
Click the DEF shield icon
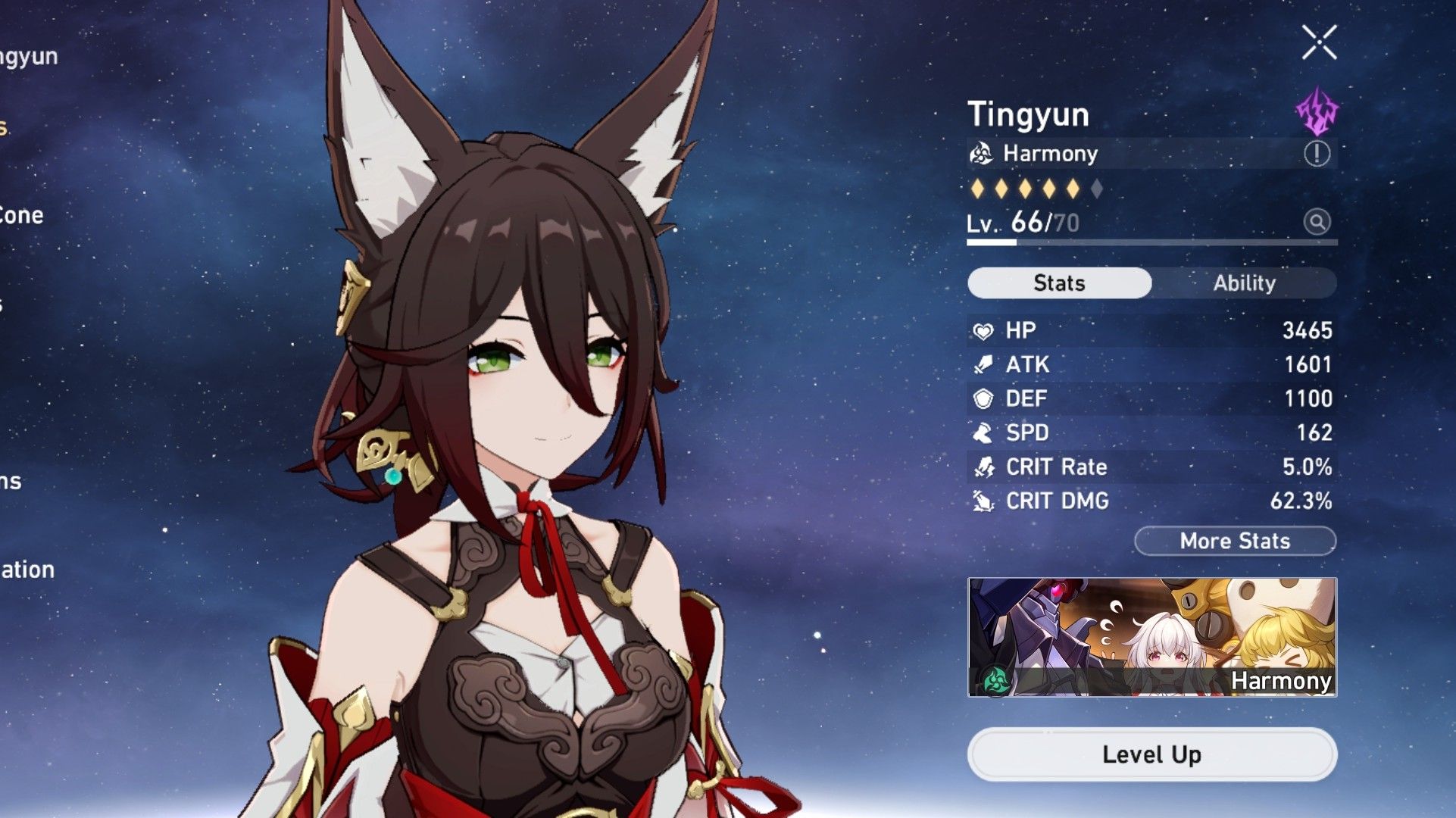[x=985, y=398]
